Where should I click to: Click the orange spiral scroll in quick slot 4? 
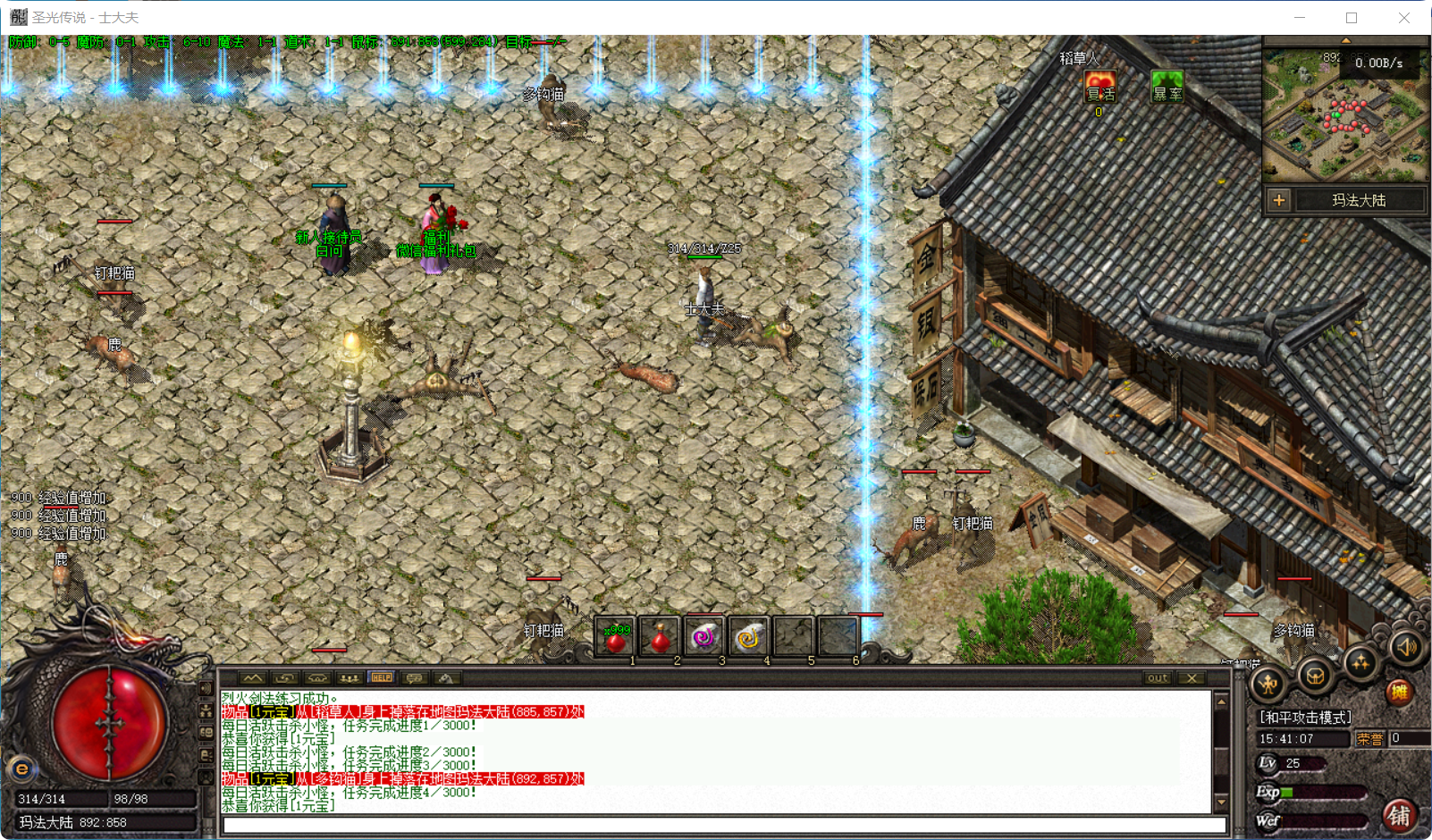pos(749,635)
